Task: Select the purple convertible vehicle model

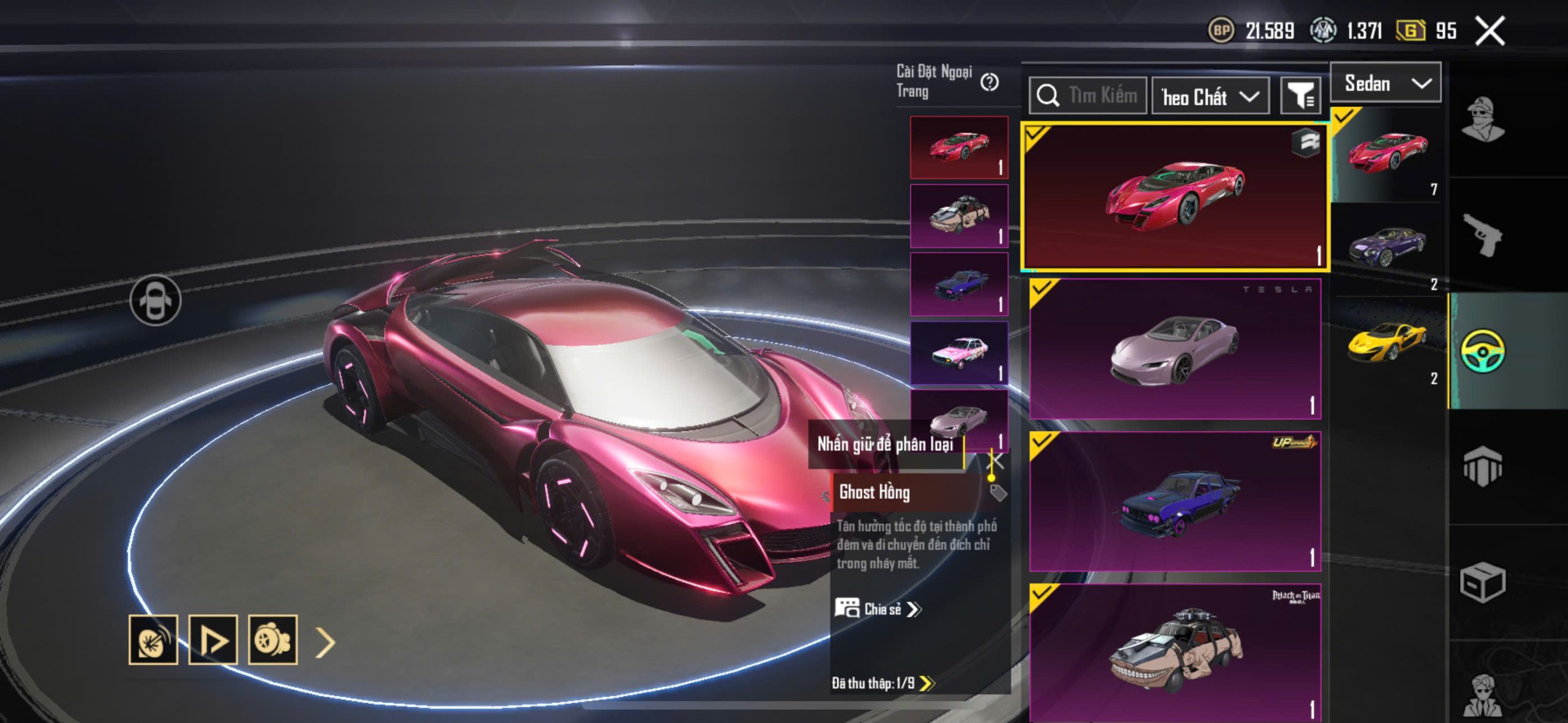Action: pyautogui.click(x=1387, y=247)
